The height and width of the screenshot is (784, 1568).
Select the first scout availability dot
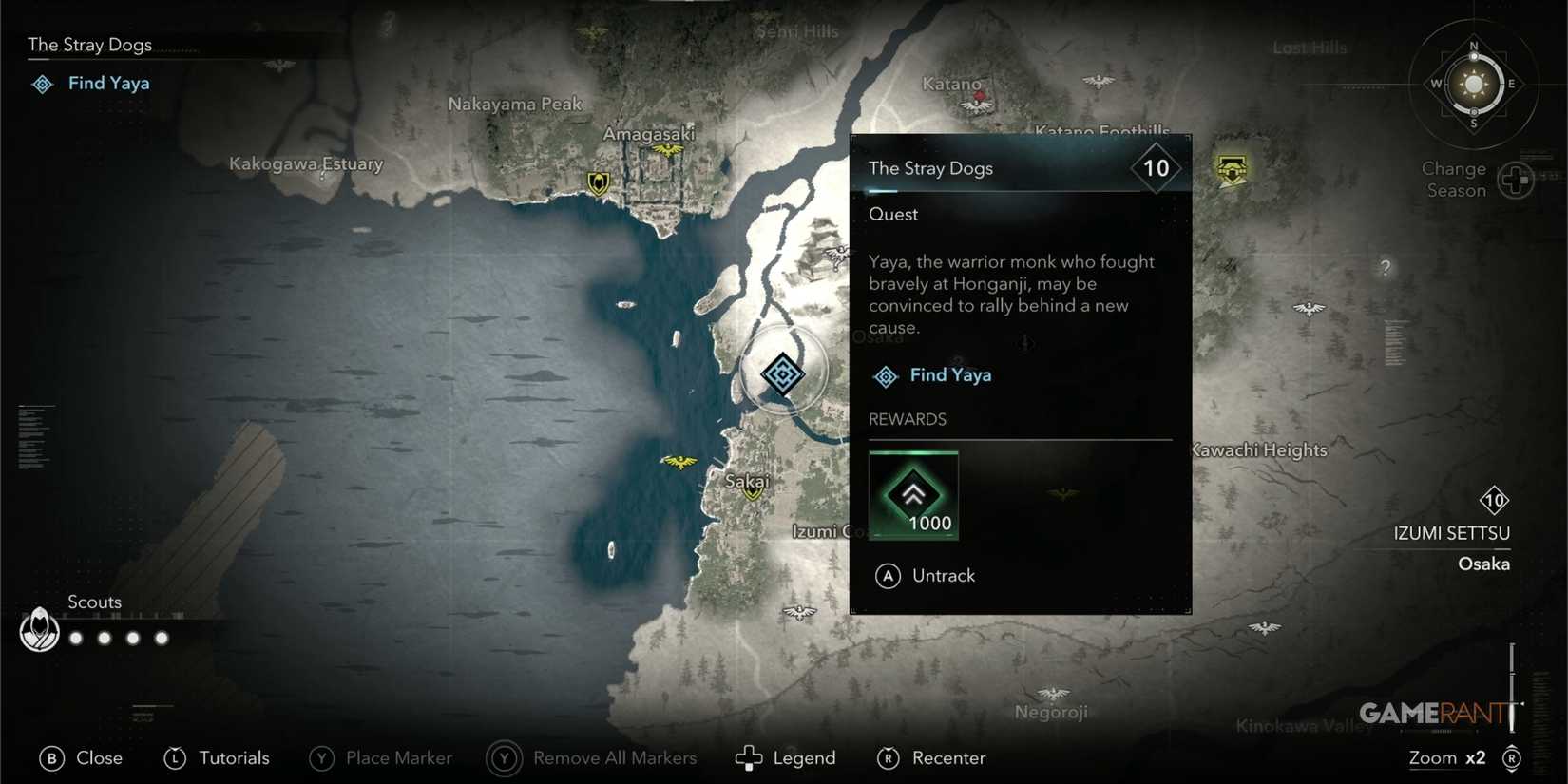[75, 638]
